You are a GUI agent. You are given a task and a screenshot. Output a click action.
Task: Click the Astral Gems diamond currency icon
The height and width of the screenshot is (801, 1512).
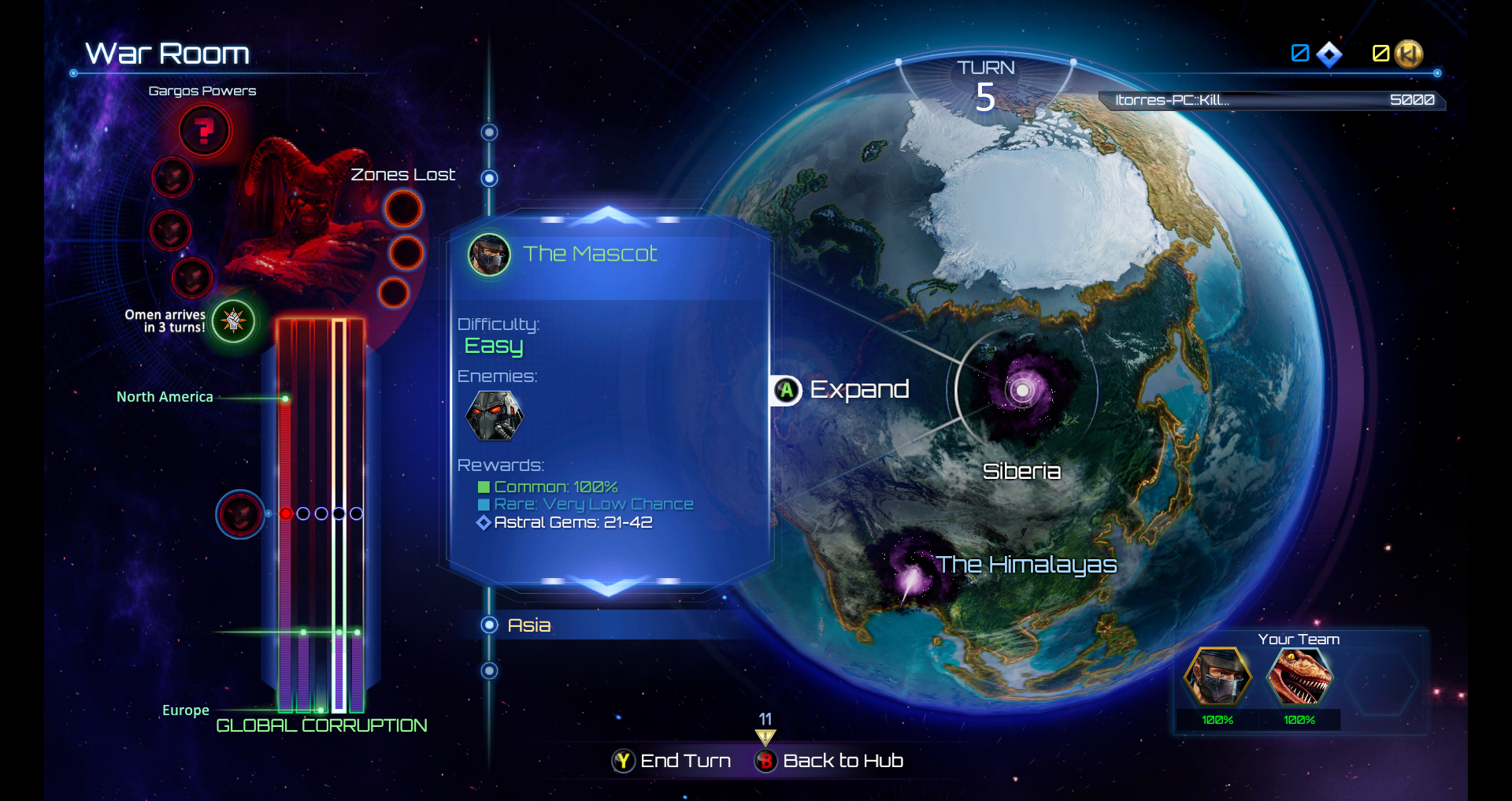[x=1329, y=54]
